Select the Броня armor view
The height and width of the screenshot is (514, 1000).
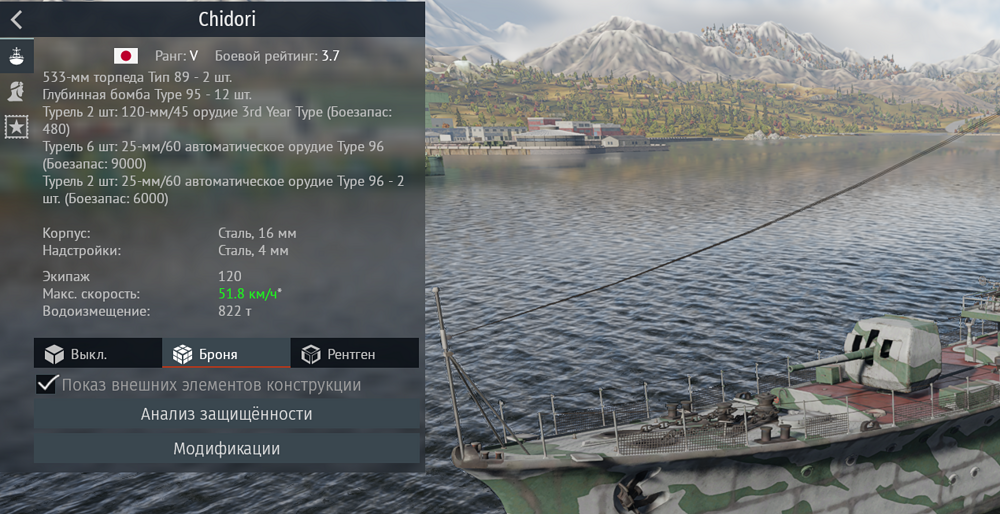226,354
